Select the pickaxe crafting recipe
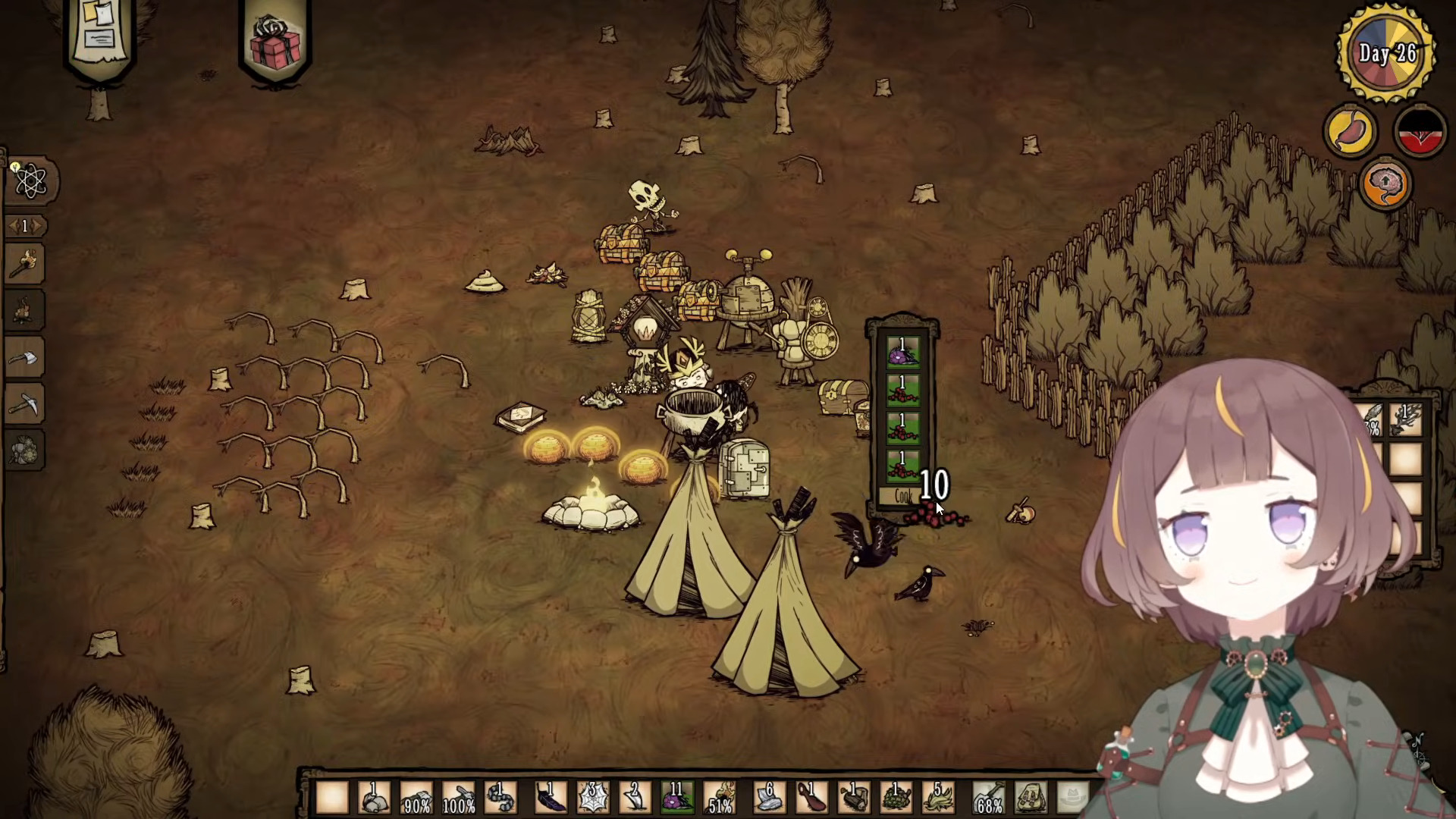Screen dimensions: 1456x819 click(x=26, y=404)
